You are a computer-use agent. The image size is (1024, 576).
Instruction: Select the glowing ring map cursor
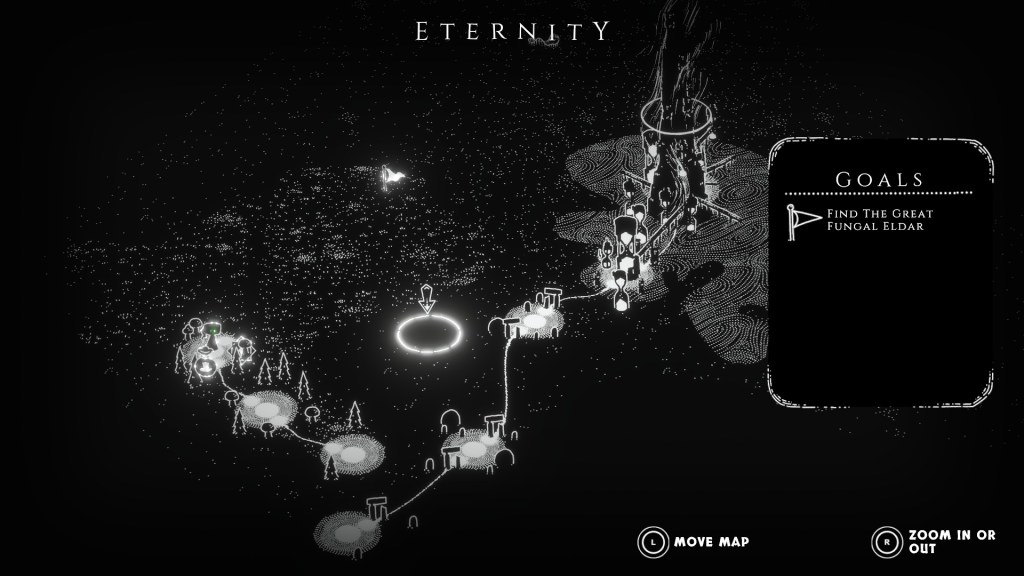pyautogui.click(x=430, y=333)
